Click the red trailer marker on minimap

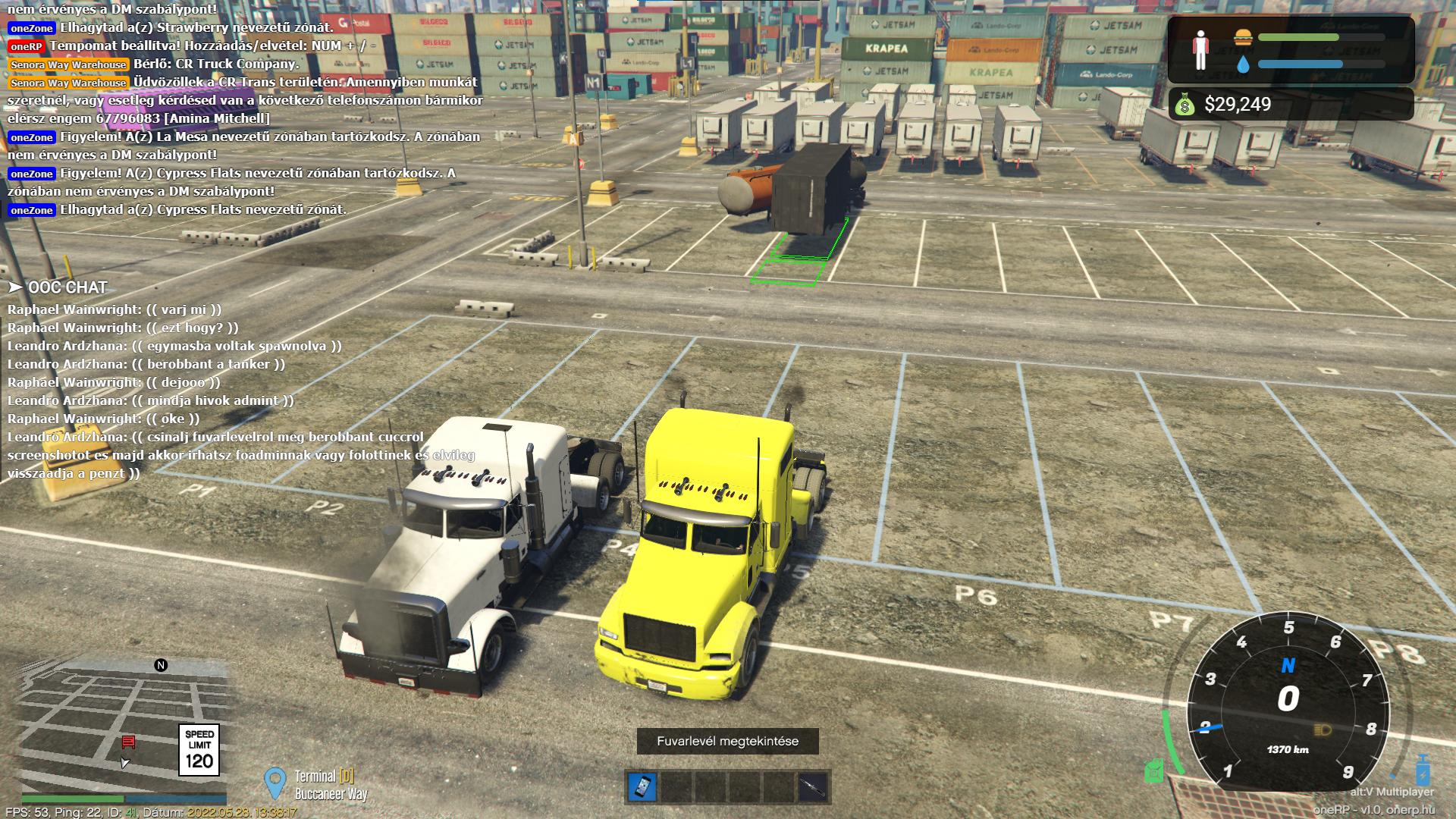point(128,742)
